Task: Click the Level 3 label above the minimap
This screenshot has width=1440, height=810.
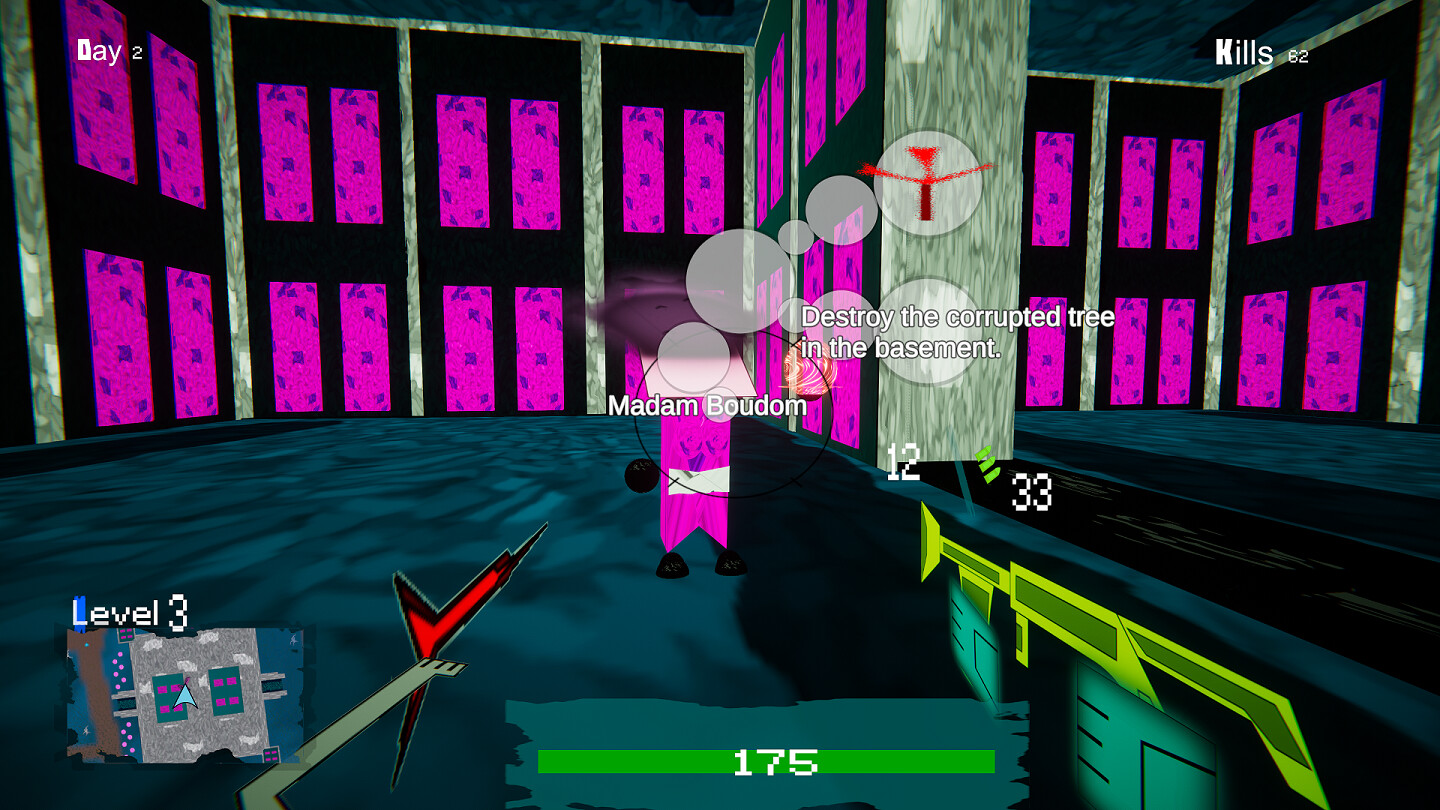Action: [129, 610]
